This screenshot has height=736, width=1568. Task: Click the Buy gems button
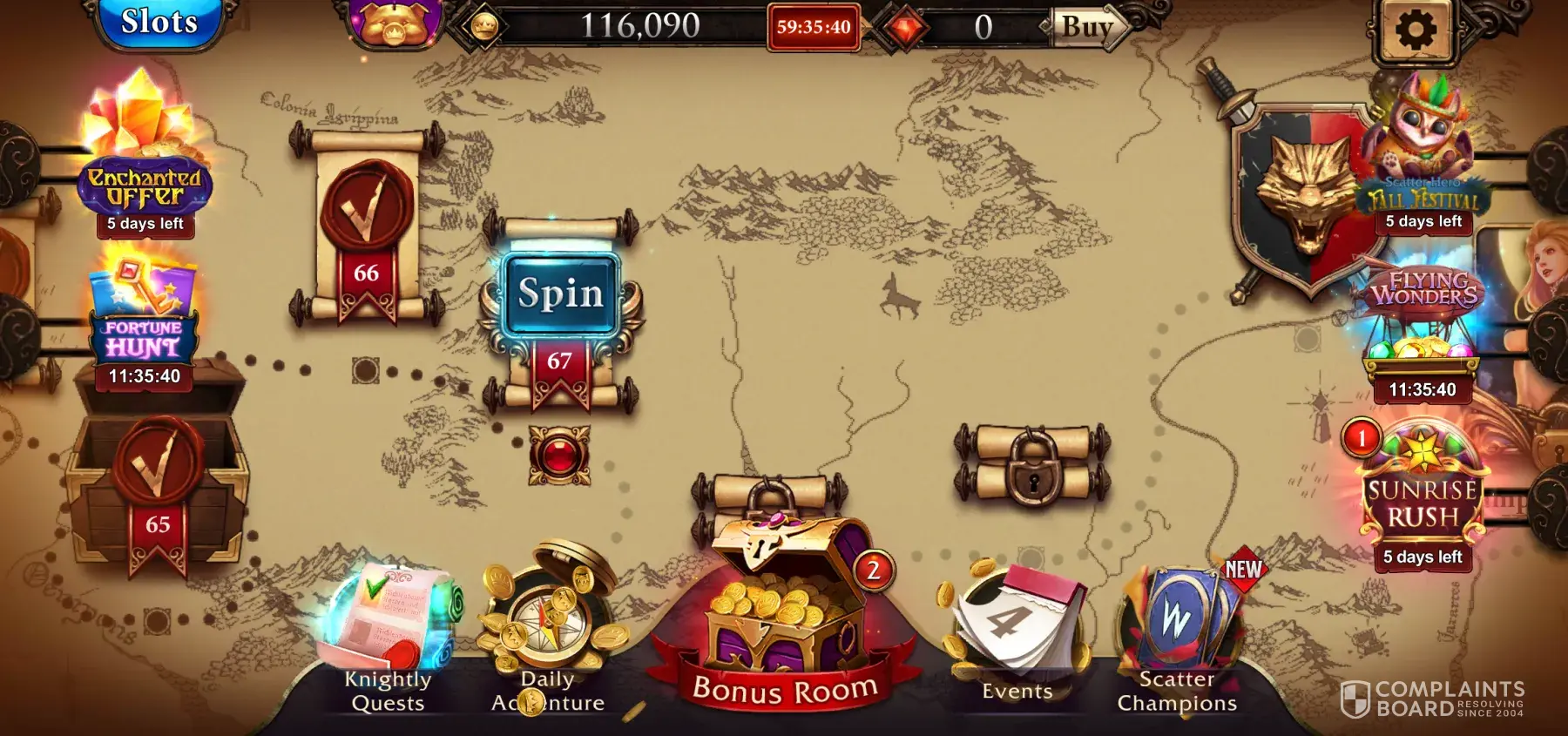1086,27
